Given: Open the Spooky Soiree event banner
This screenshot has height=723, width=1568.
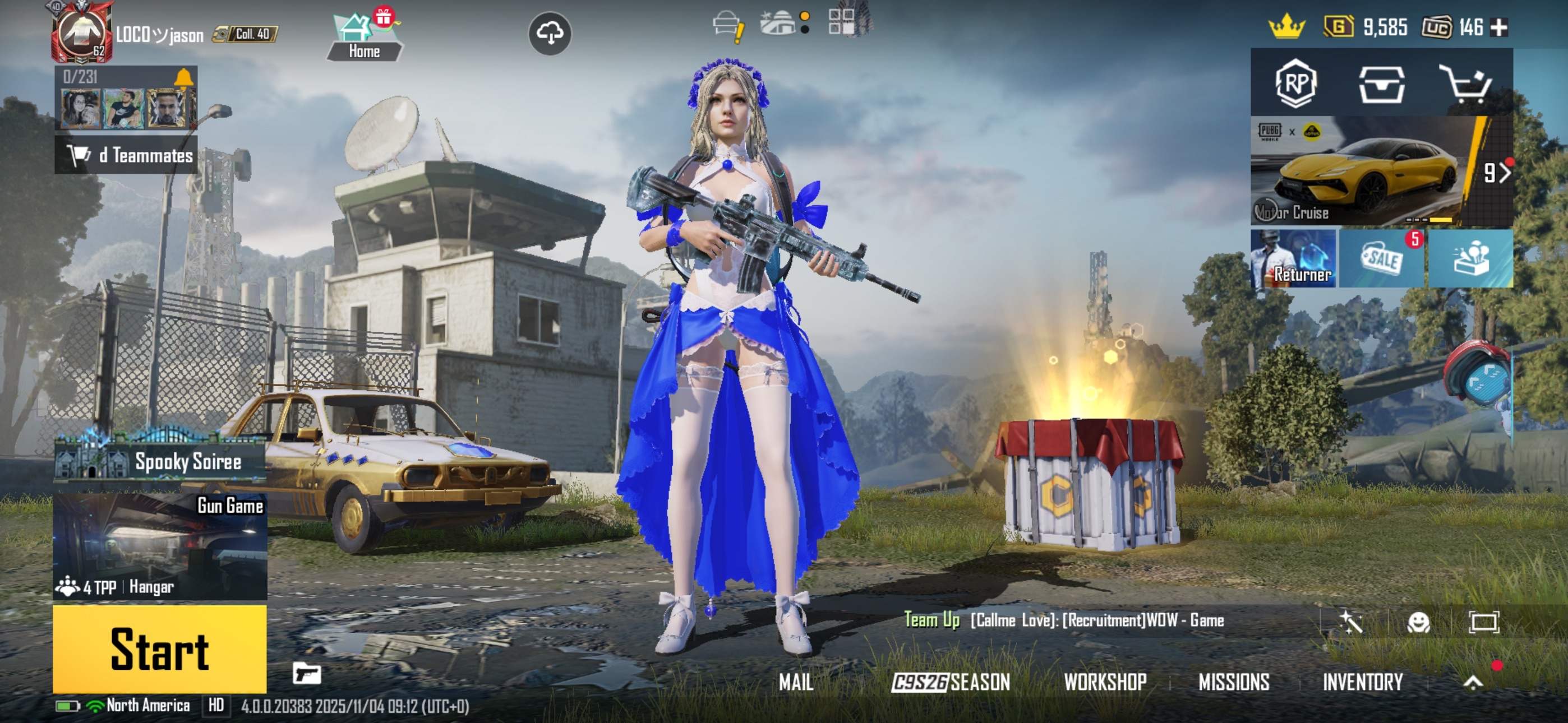Looking at the screenshot, I should pyautogui.click(x=160, y=461).
